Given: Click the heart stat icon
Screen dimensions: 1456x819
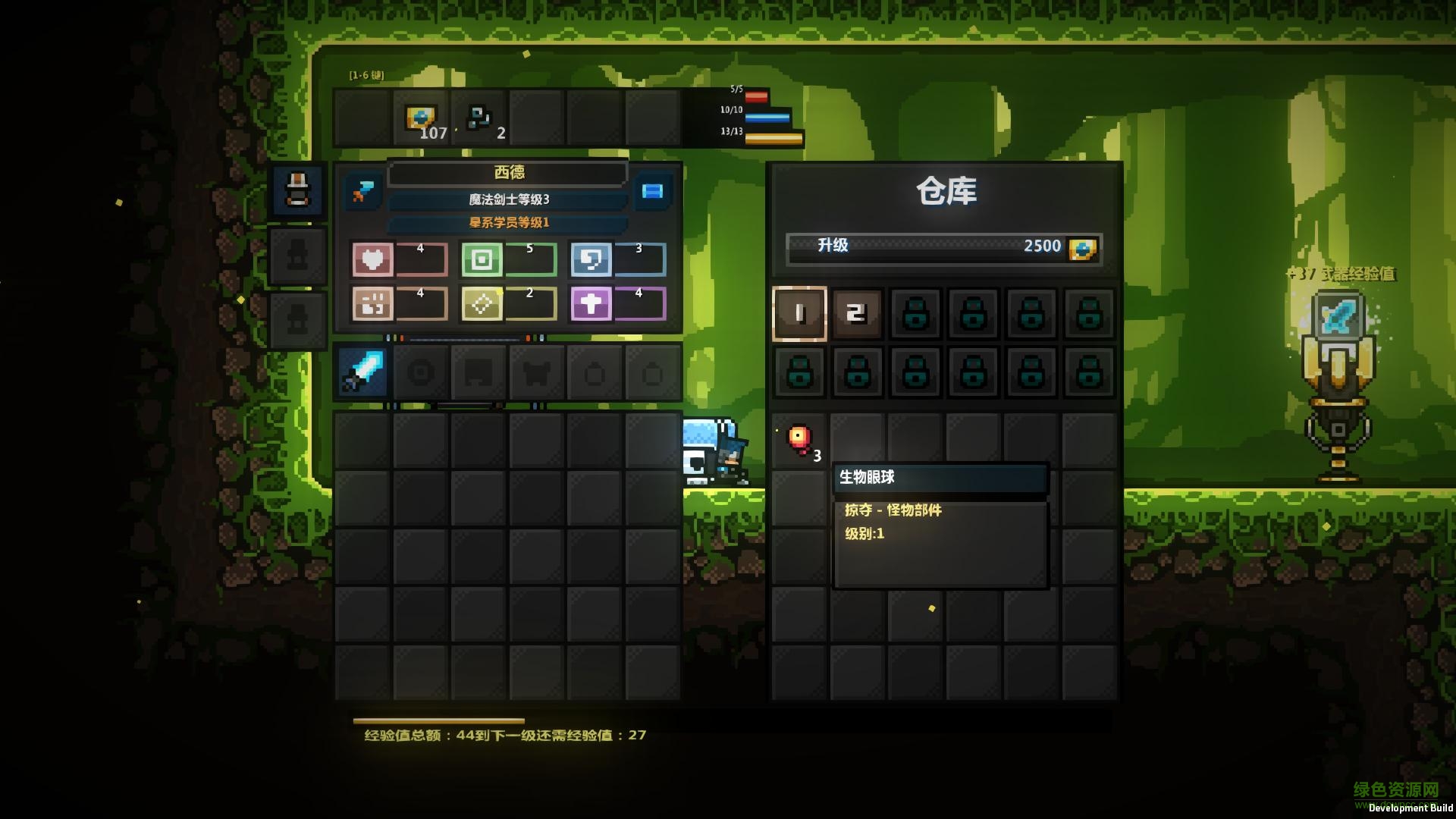Looking at the screenshot, I should point(372,260).
